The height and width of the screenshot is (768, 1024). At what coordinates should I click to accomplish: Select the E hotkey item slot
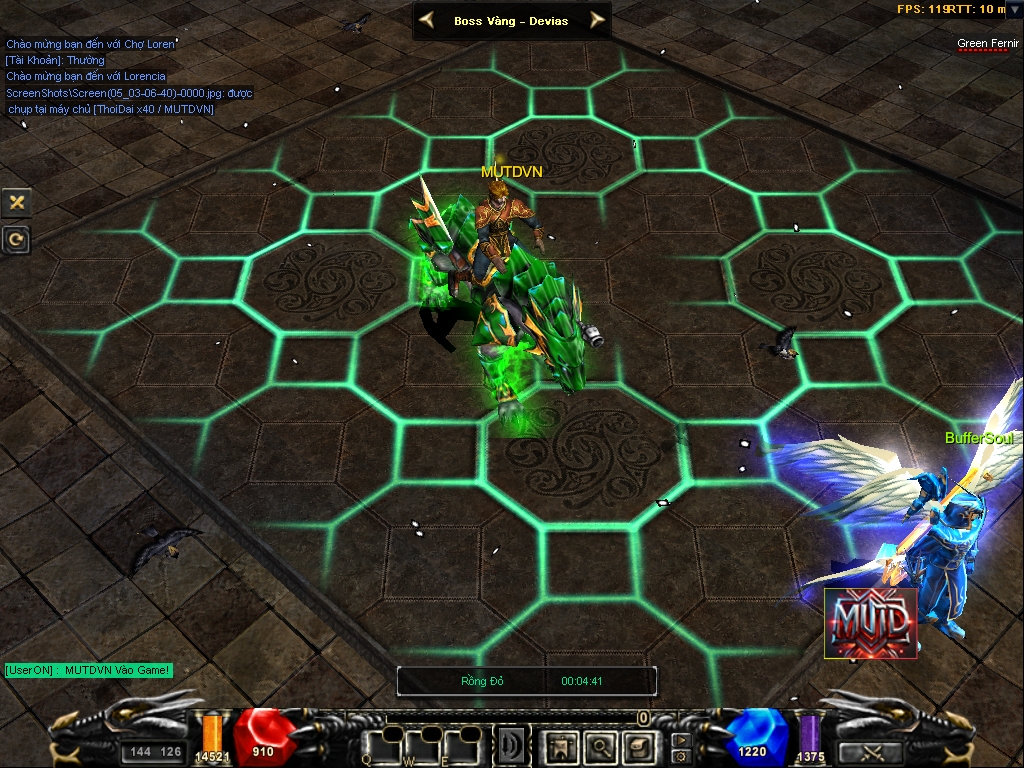[x=461, y=746]
